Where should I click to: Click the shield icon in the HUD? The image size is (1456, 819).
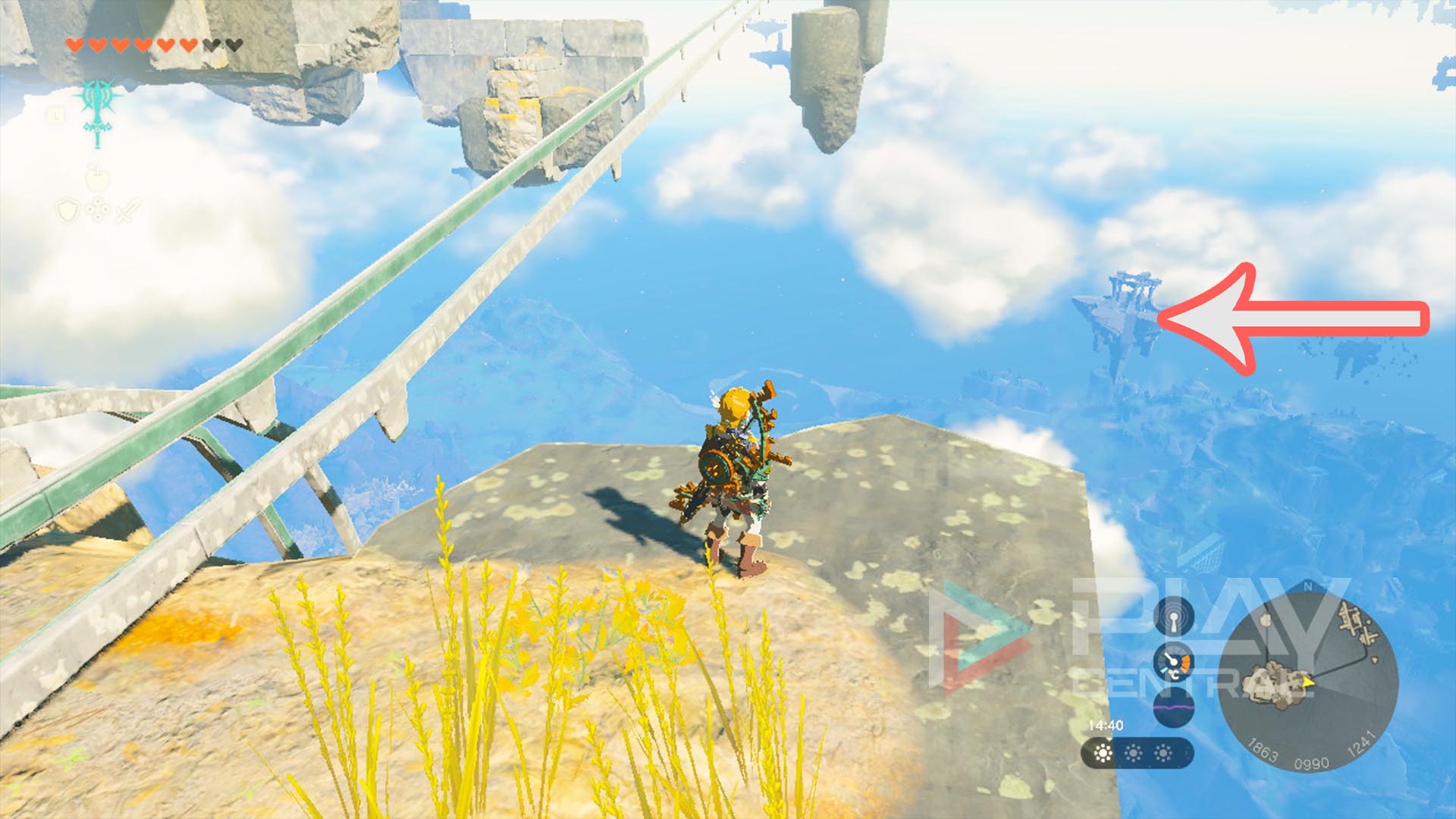pos(67,209)
